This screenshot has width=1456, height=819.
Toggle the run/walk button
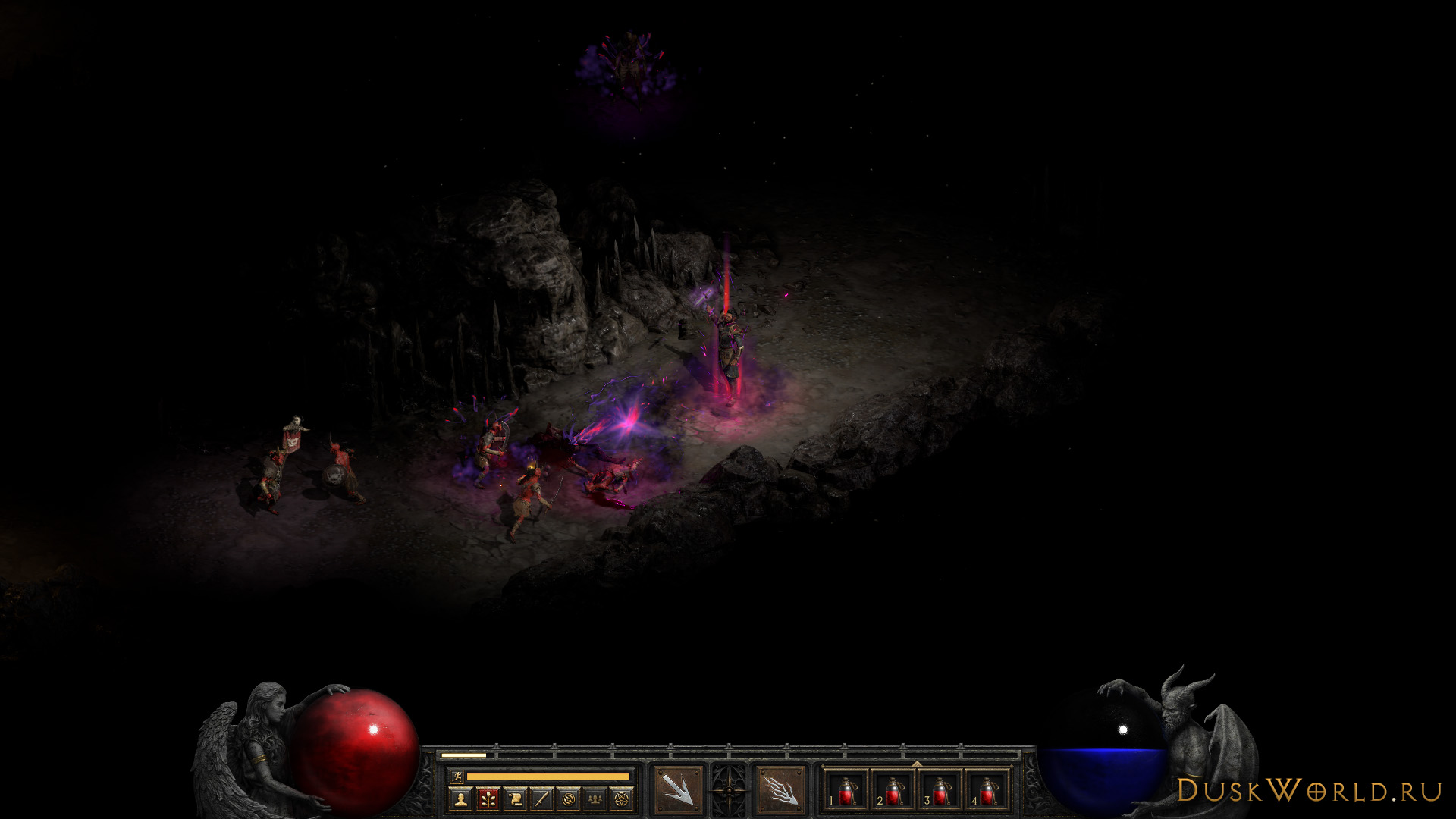point(457,776)
